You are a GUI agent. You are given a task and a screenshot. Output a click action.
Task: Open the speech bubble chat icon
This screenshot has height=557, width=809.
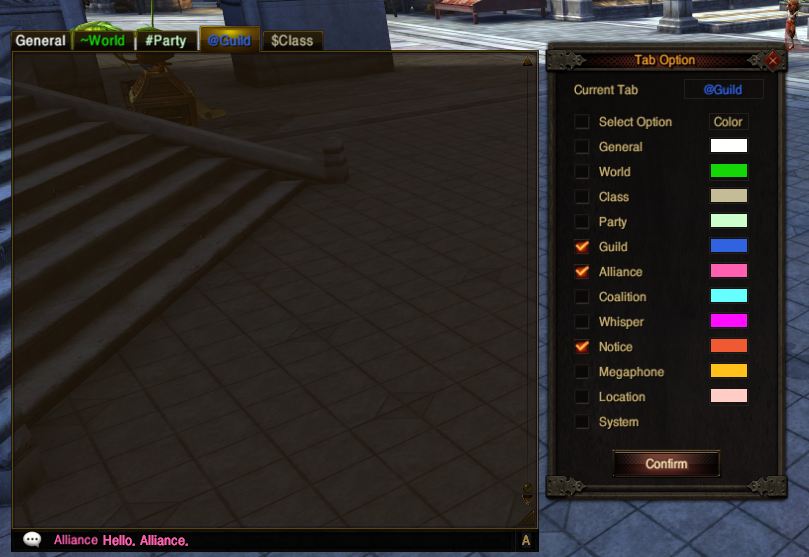32,540
